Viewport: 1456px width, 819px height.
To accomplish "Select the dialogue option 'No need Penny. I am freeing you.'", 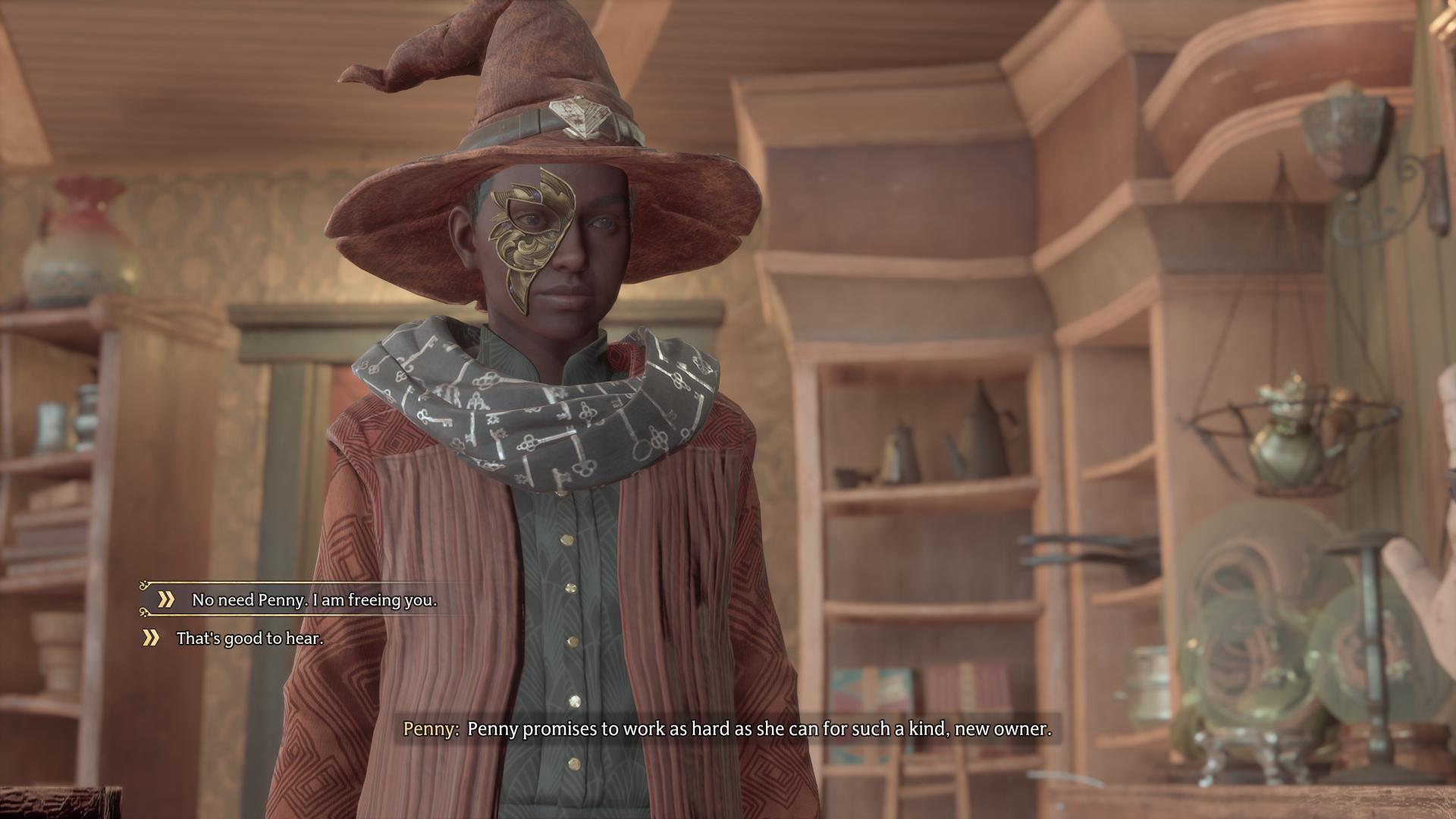I will coord(318,600).
